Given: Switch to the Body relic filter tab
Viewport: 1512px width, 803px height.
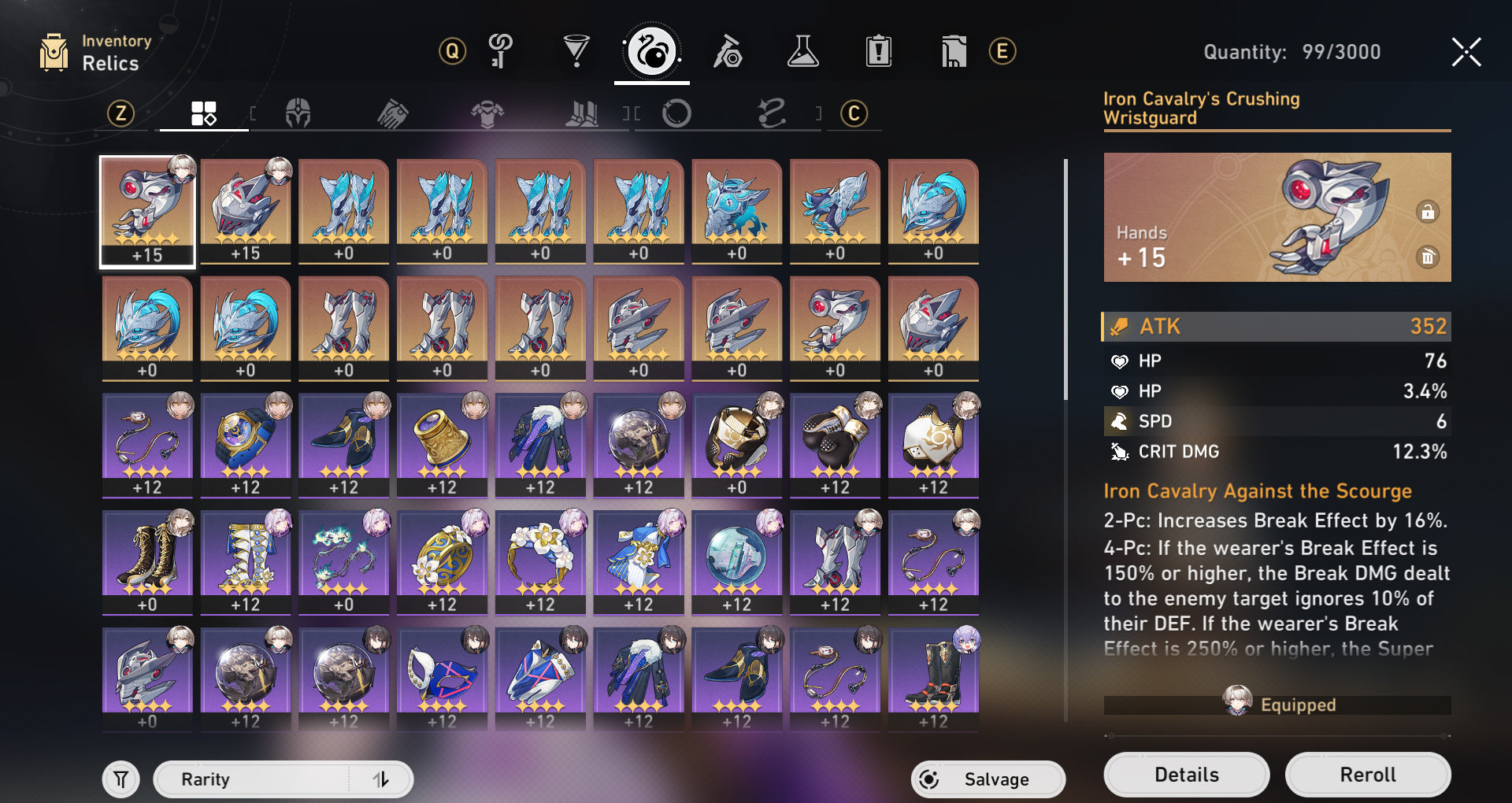Looking at the screenshot, I should [x=487, y=114].
